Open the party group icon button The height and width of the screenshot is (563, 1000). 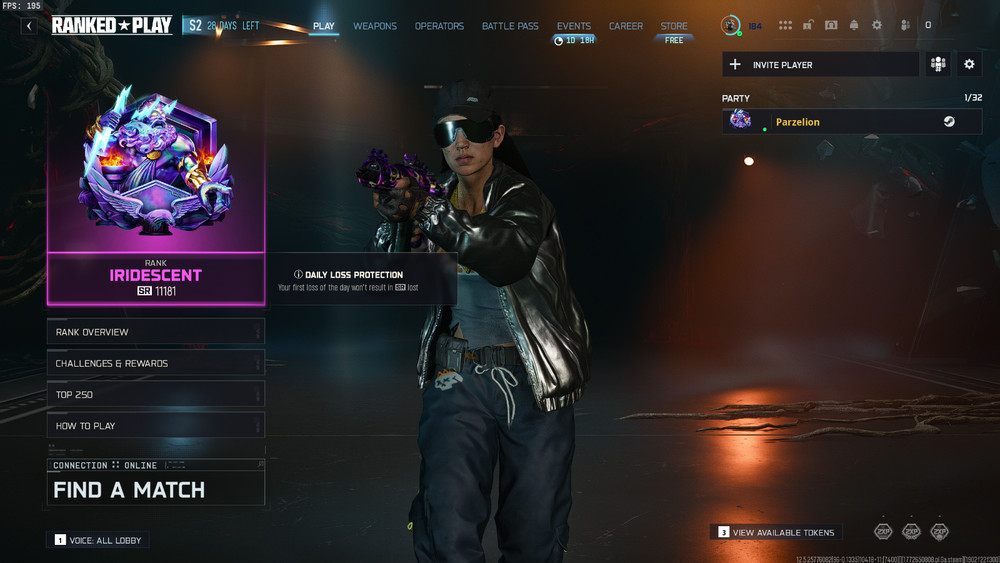click(938, 65)
